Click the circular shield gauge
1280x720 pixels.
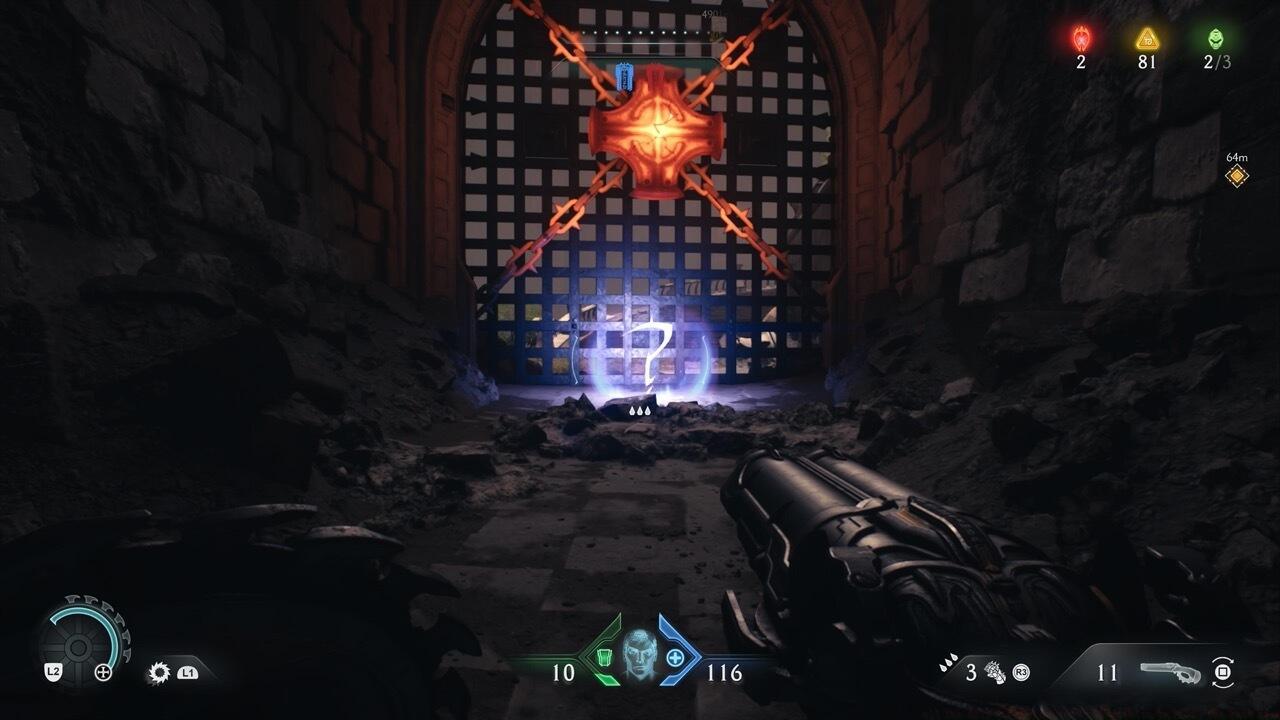[x=84, y=641]
